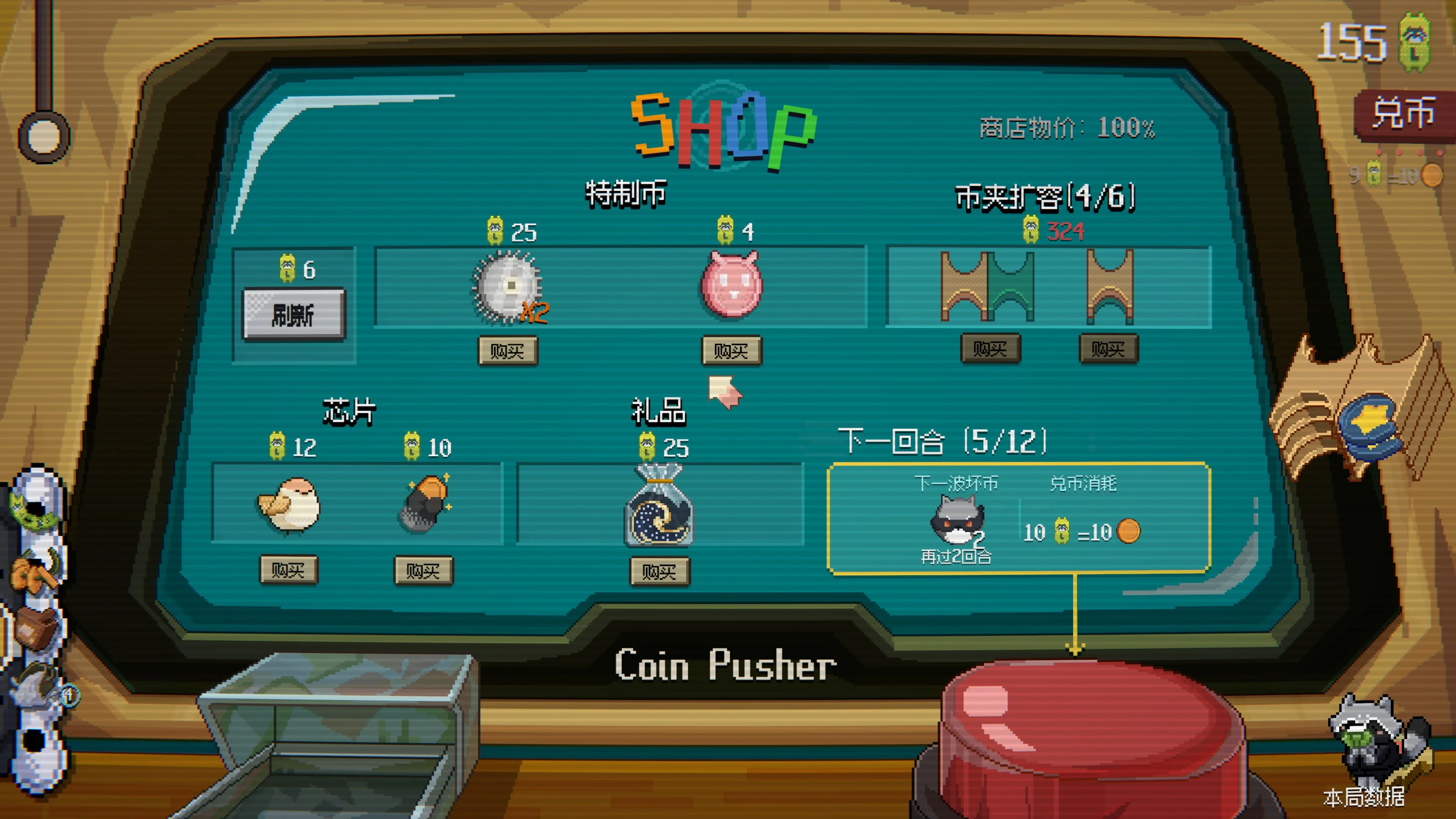Viewport: 1456px width, 819px height.
Task: Select the sawblade special coin
Action: pos(508,287)
